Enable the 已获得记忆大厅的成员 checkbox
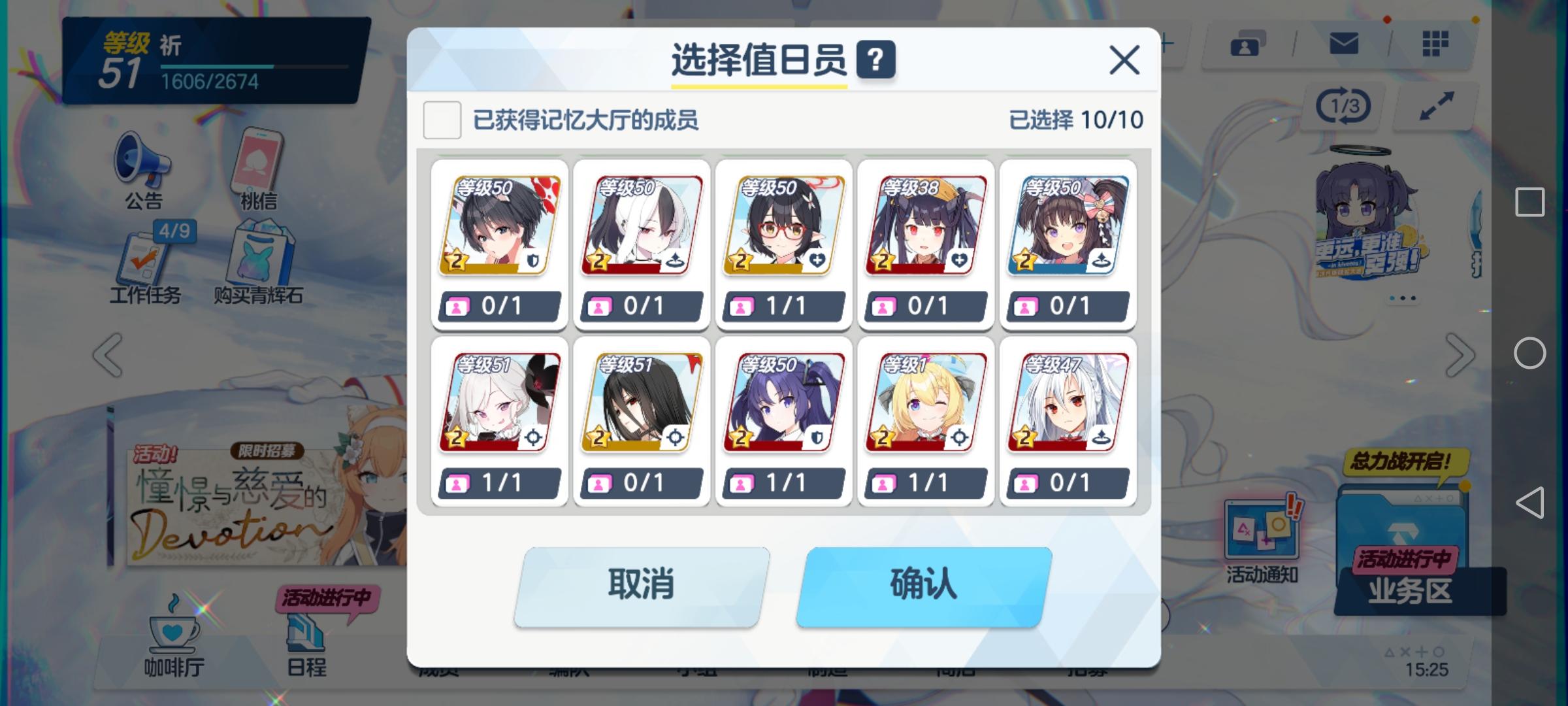The image size is (1568, 706). (x=442, y=120)
